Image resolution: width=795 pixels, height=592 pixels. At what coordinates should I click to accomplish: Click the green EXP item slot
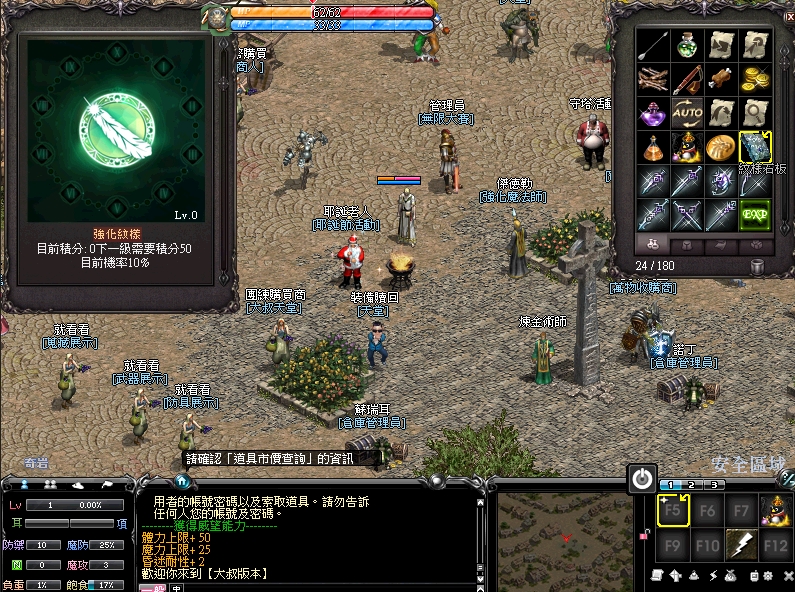point(755,214)
